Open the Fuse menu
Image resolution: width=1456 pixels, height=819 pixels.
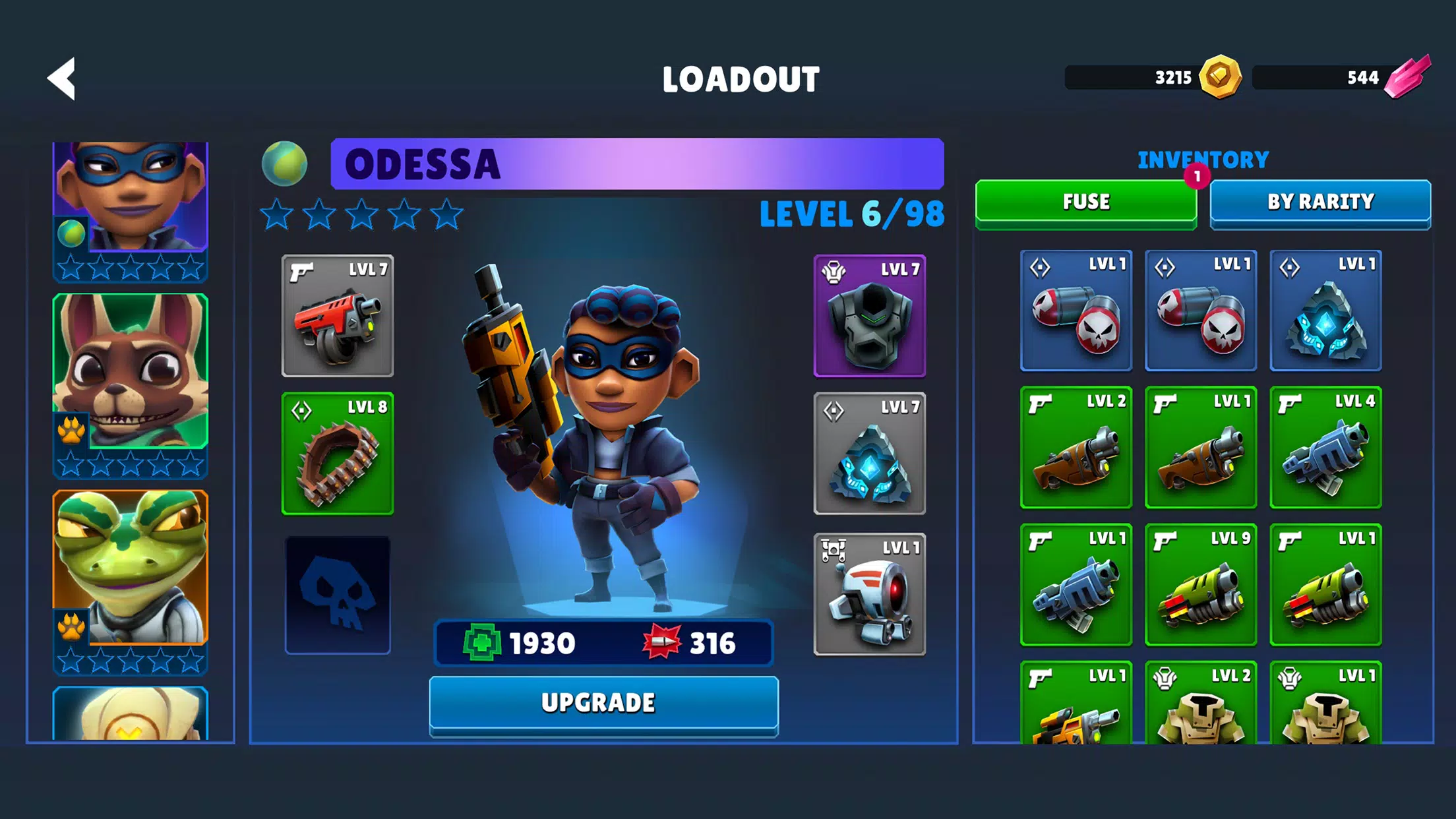click(x=1085, y=202)
